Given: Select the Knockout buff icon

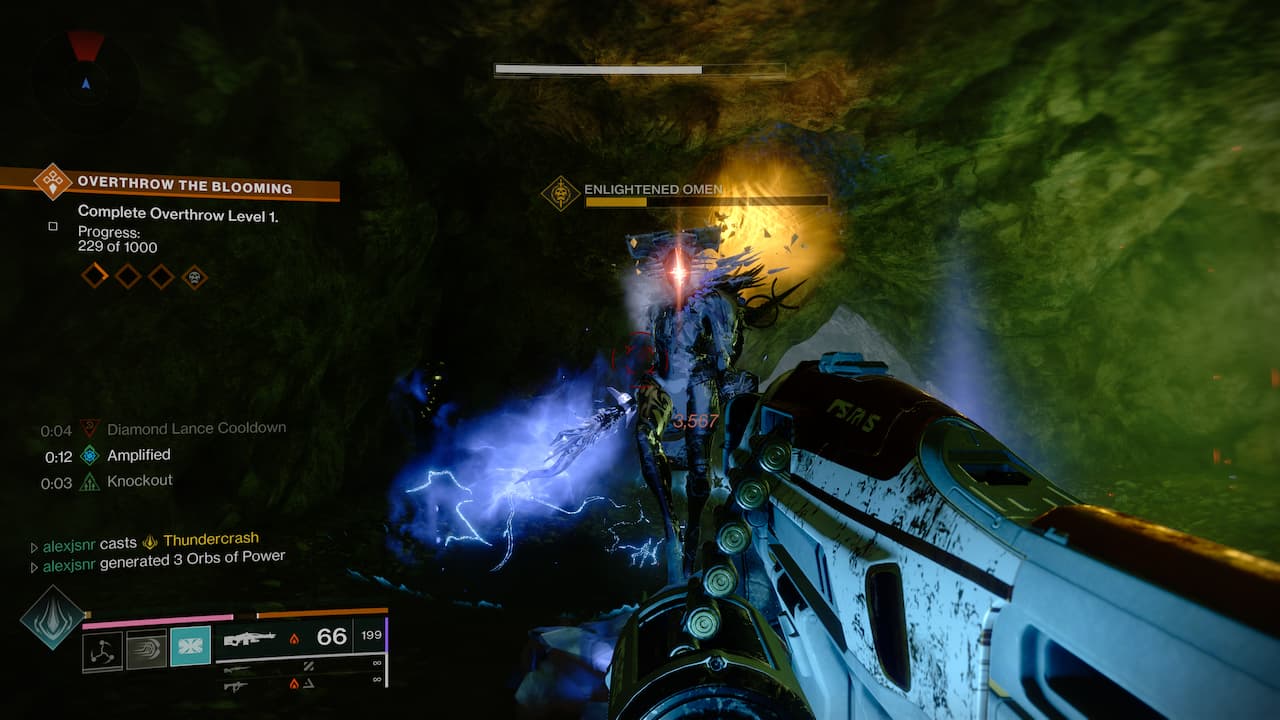Looking at the screenshot, I should click(x=90, y=481).
